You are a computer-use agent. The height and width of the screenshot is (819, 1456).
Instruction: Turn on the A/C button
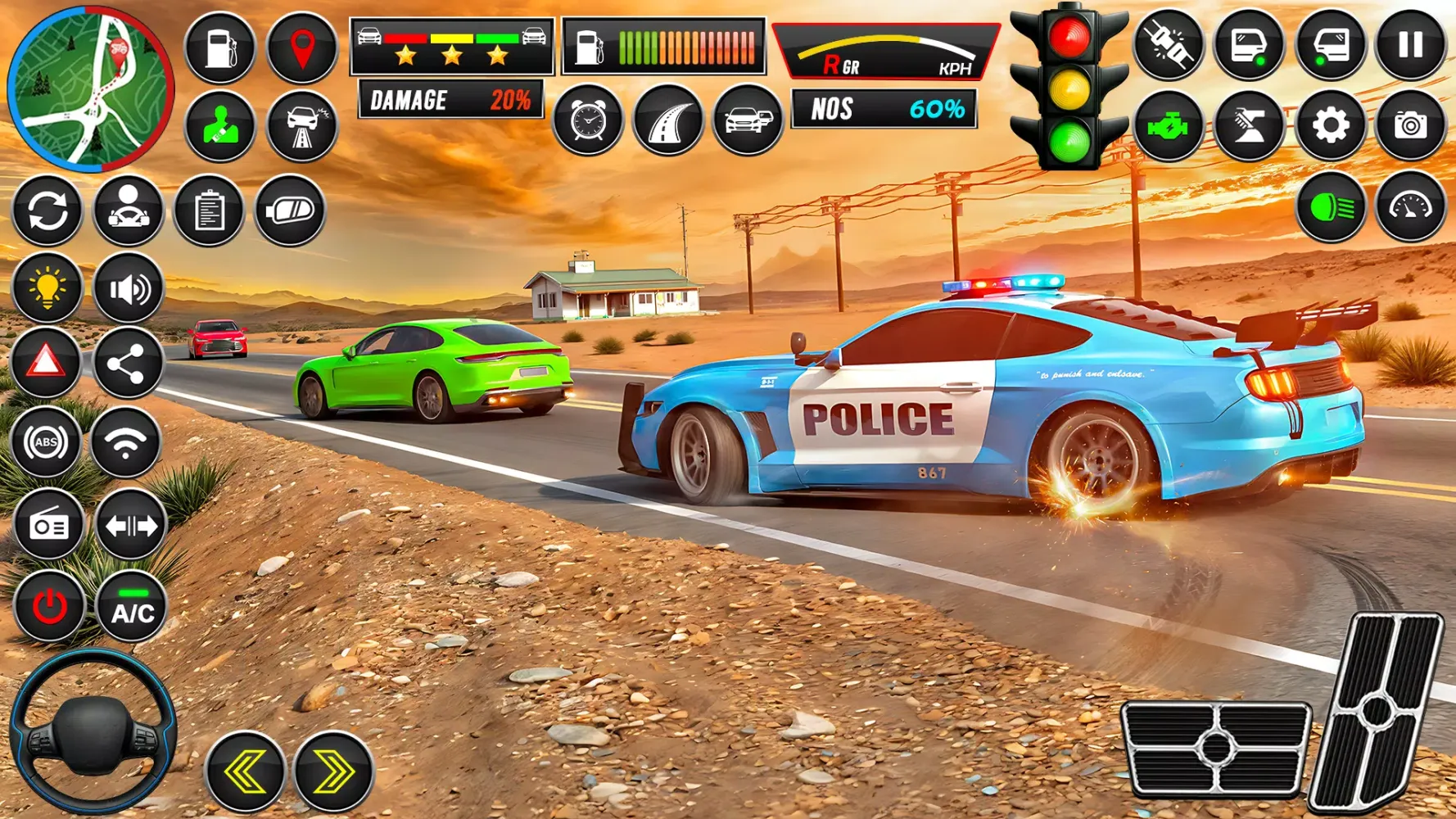click(x=132, y=608)
